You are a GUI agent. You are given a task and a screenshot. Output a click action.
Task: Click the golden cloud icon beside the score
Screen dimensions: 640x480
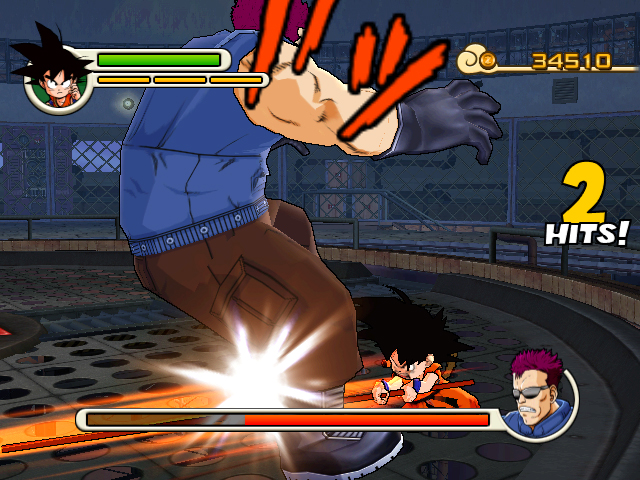point(479,62)
